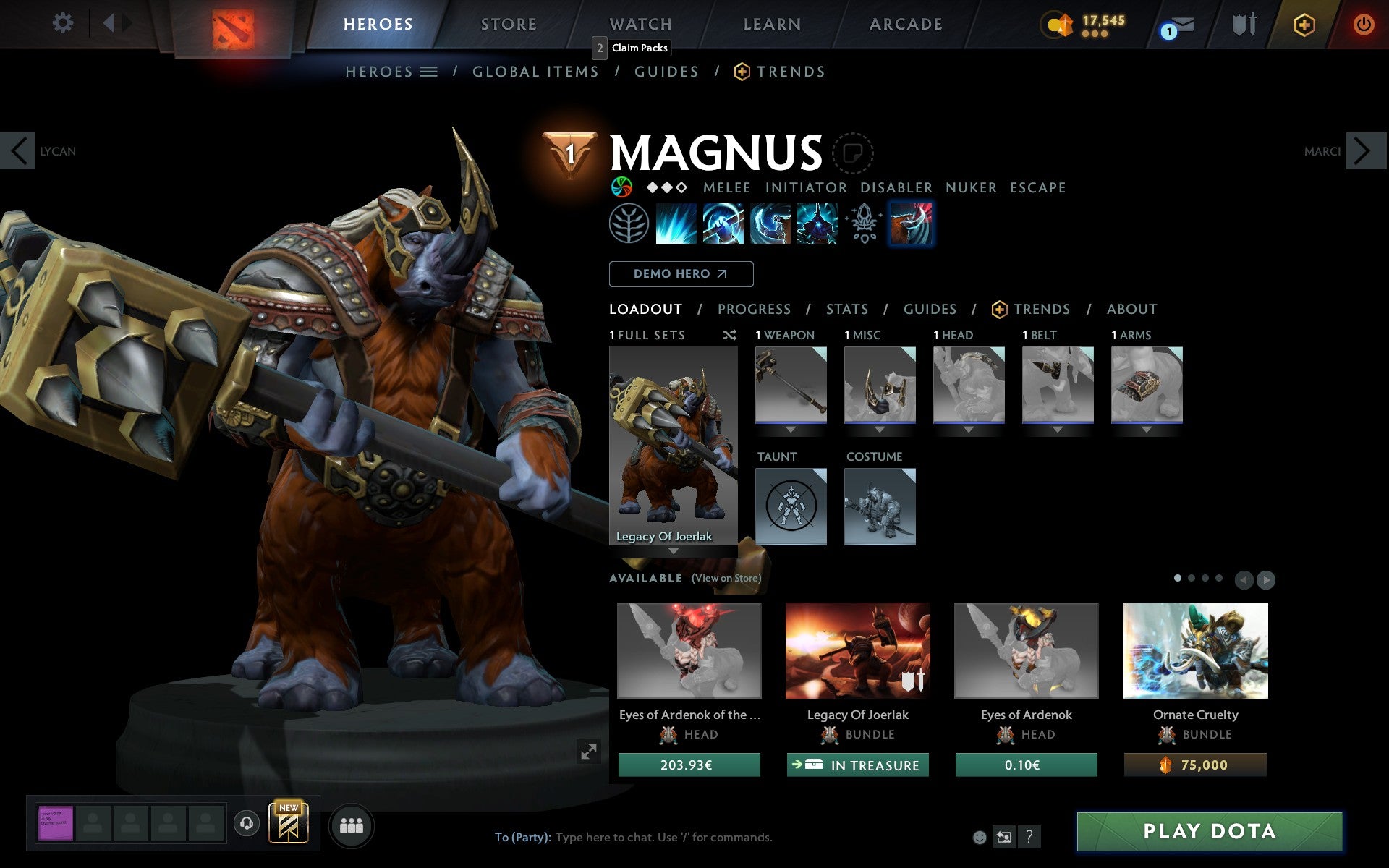
Task: Click the DEMO HERO button
Action: point(681,274)
